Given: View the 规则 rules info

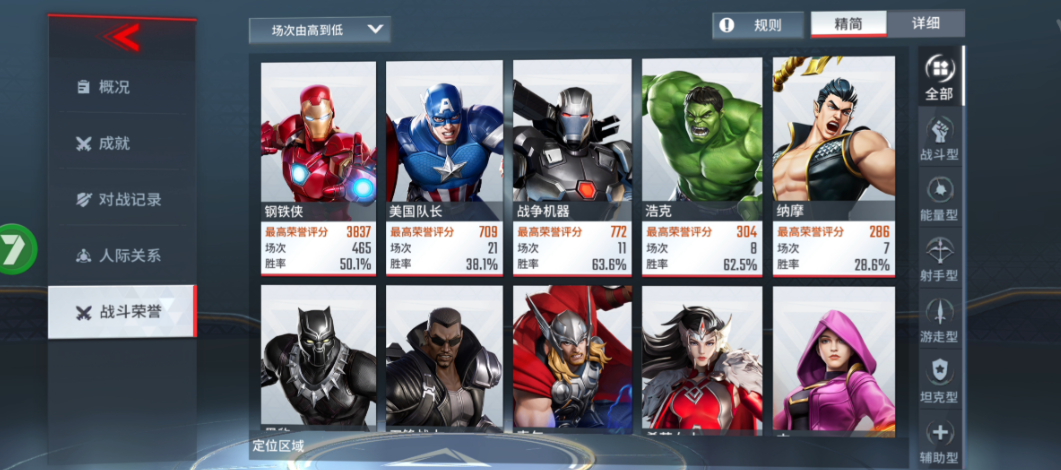Looking at the screenshot, I should (757, 25).
